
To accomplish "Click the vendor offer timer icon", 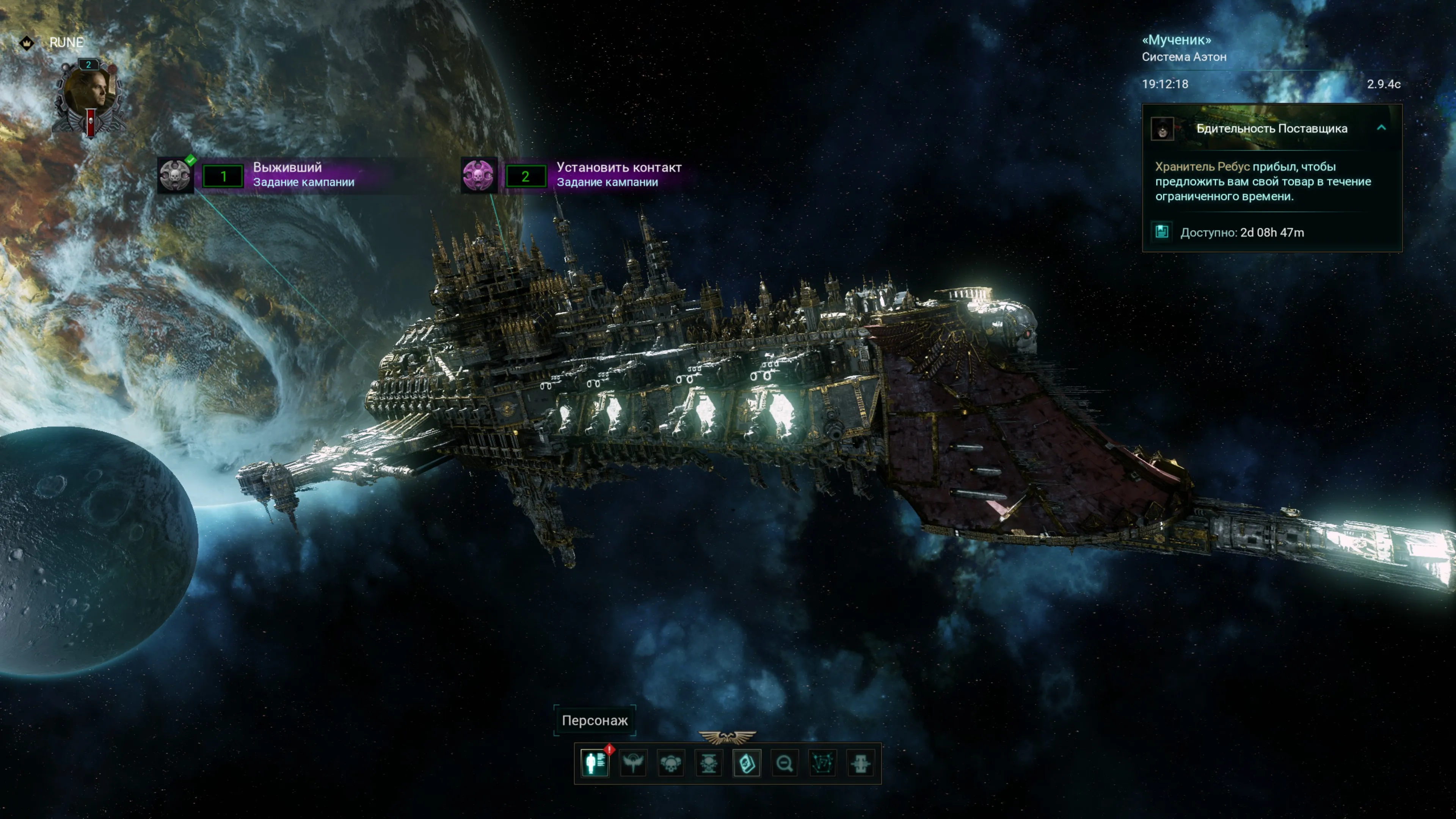I will (1162, 232).
